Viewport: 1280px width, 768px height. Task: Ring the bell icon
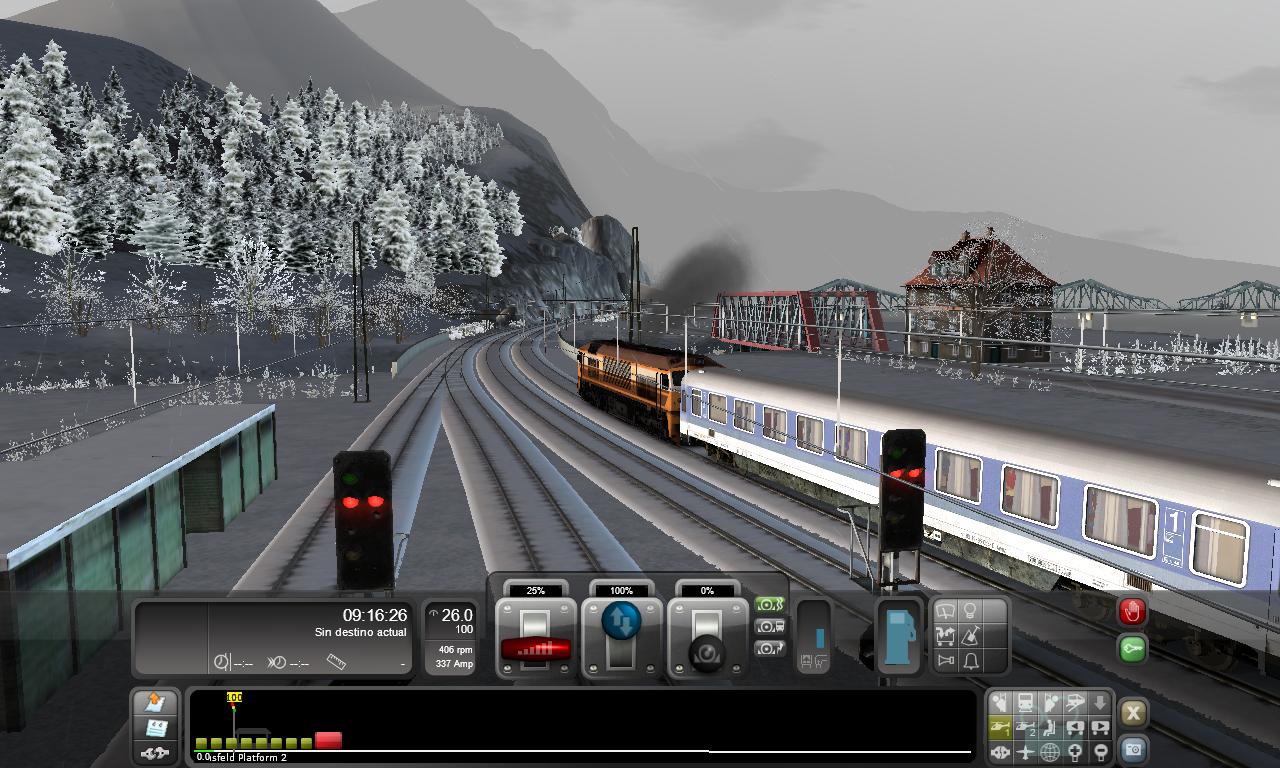970,660
